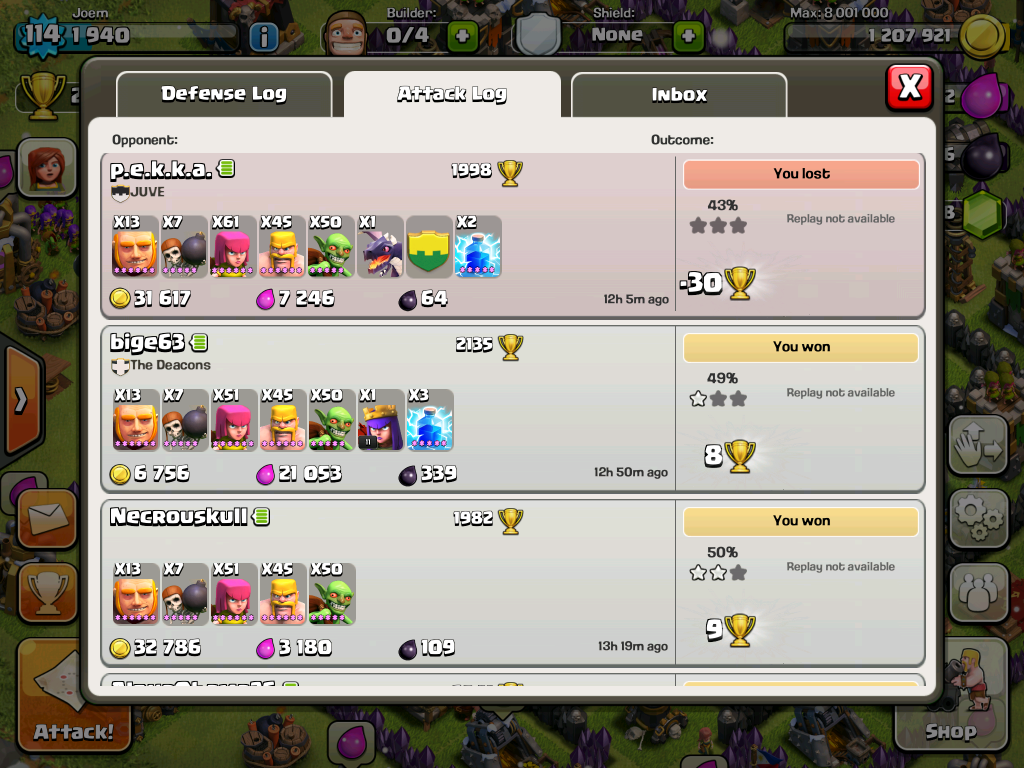
Task: Switch to the Defense Log tab
Action: click(224, 95)
